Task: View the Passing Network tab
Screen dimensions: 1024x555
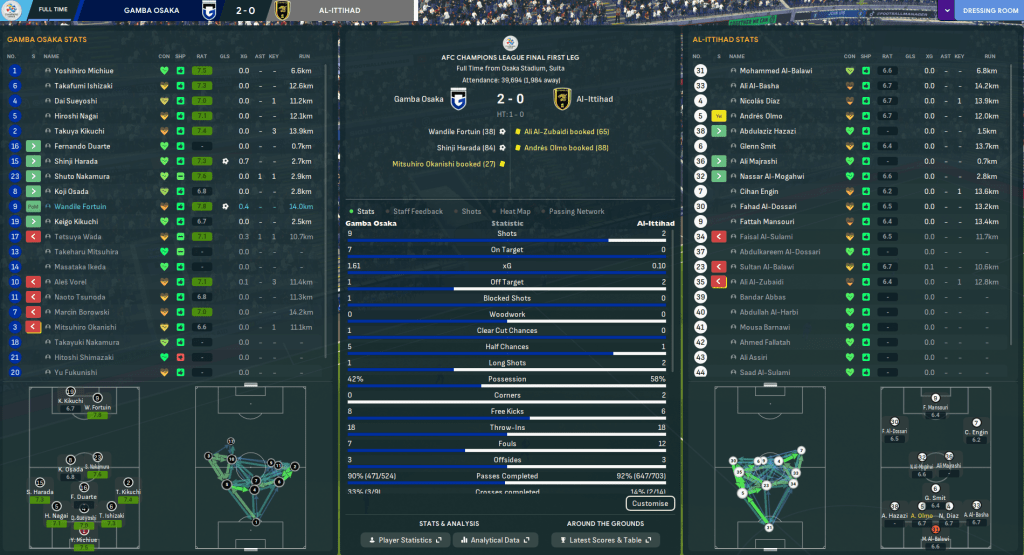Action: 577,211
